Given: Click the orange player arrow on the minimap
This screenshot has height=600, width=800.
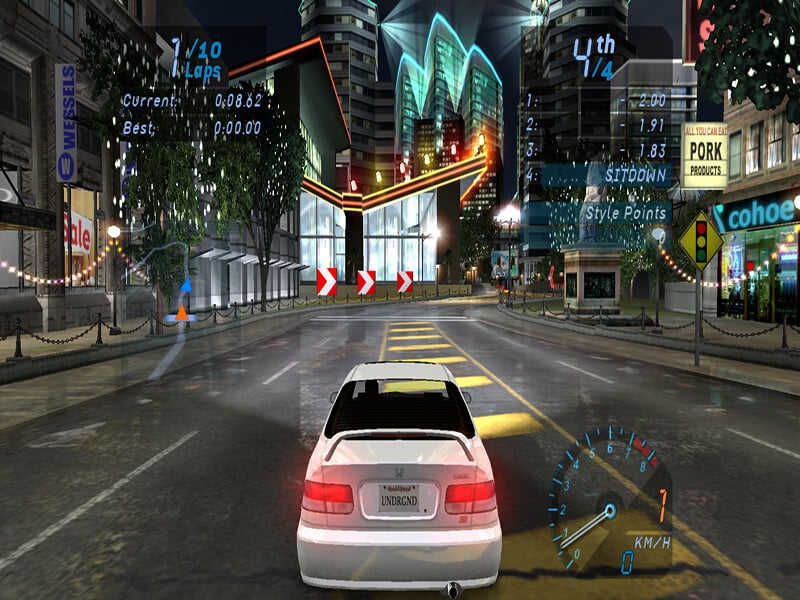Looking at the screenshot, I should [x=181, y=313].
